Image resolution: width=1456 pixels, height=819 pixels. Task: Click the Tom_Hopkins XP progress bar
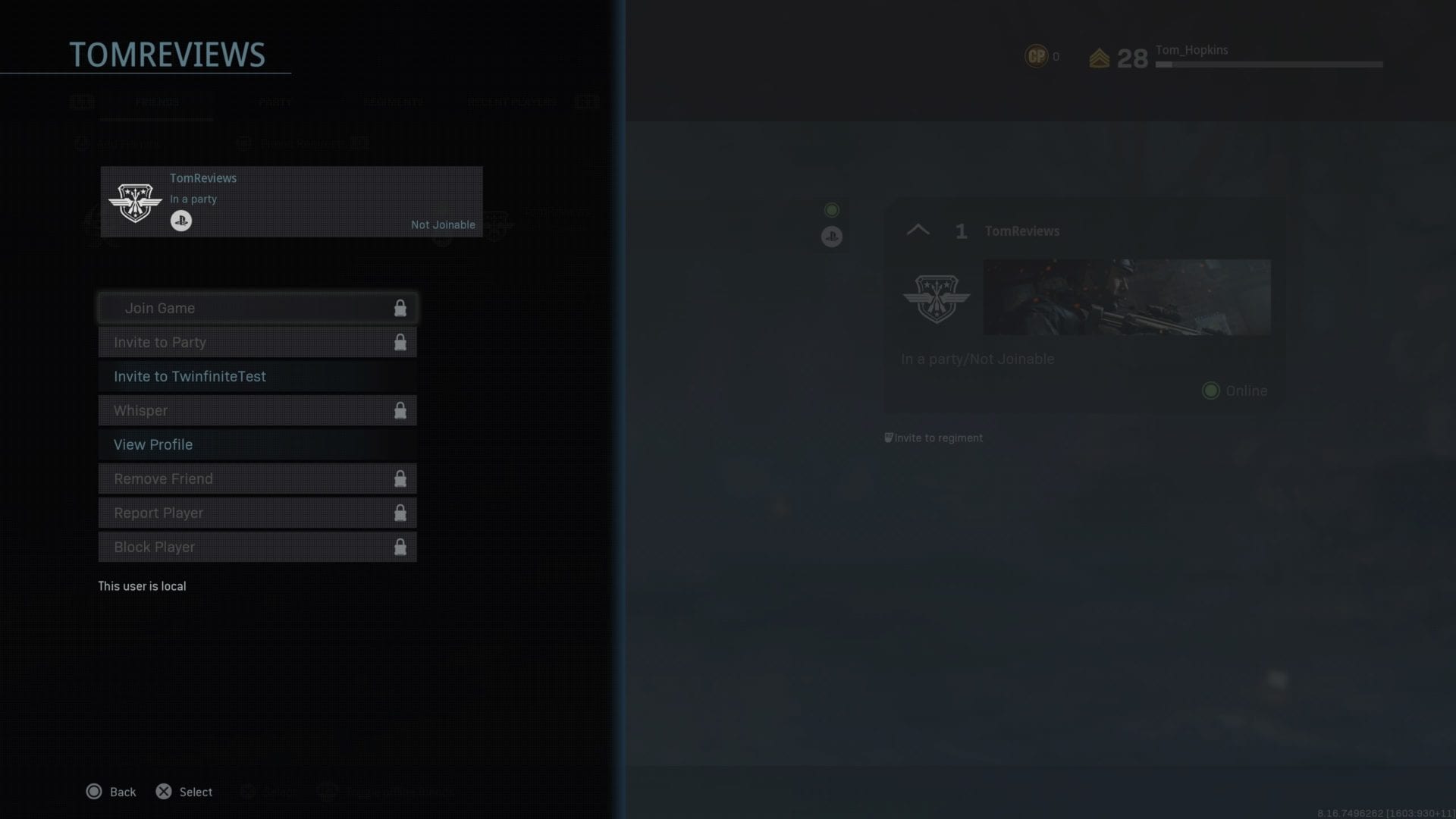point(1268,64)
